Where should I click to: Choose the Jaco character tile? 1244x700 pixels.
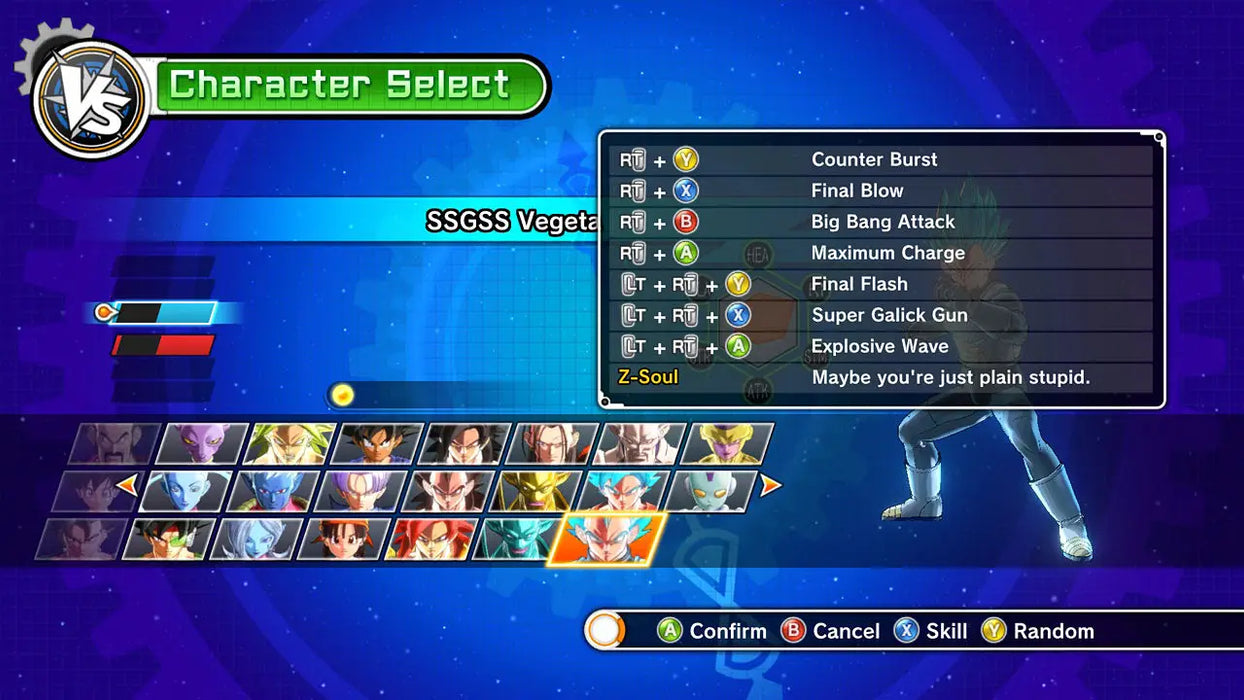point(711,491)
